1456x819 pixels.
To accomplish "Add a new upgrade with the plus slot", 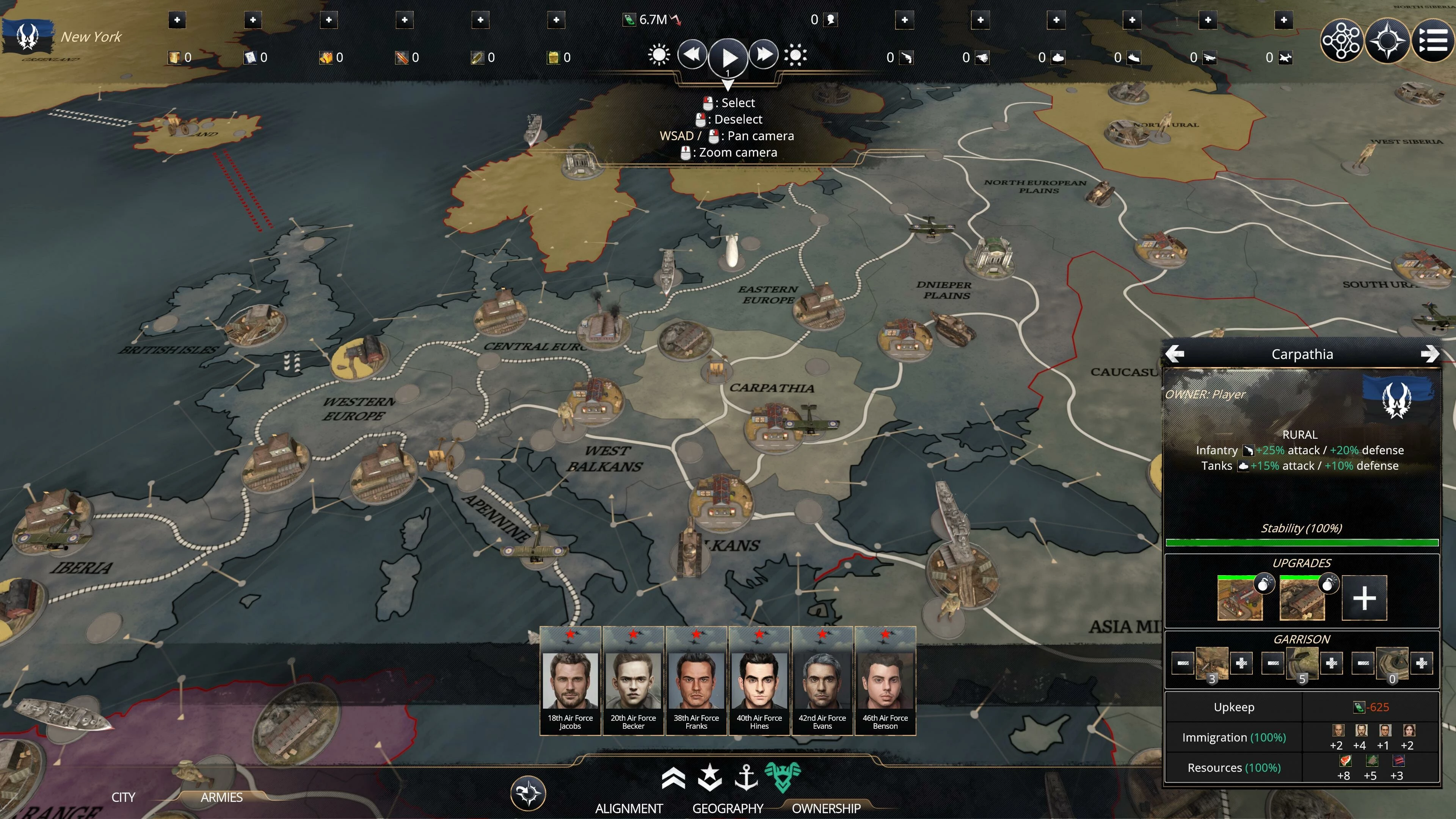I will coord(1364,598).
